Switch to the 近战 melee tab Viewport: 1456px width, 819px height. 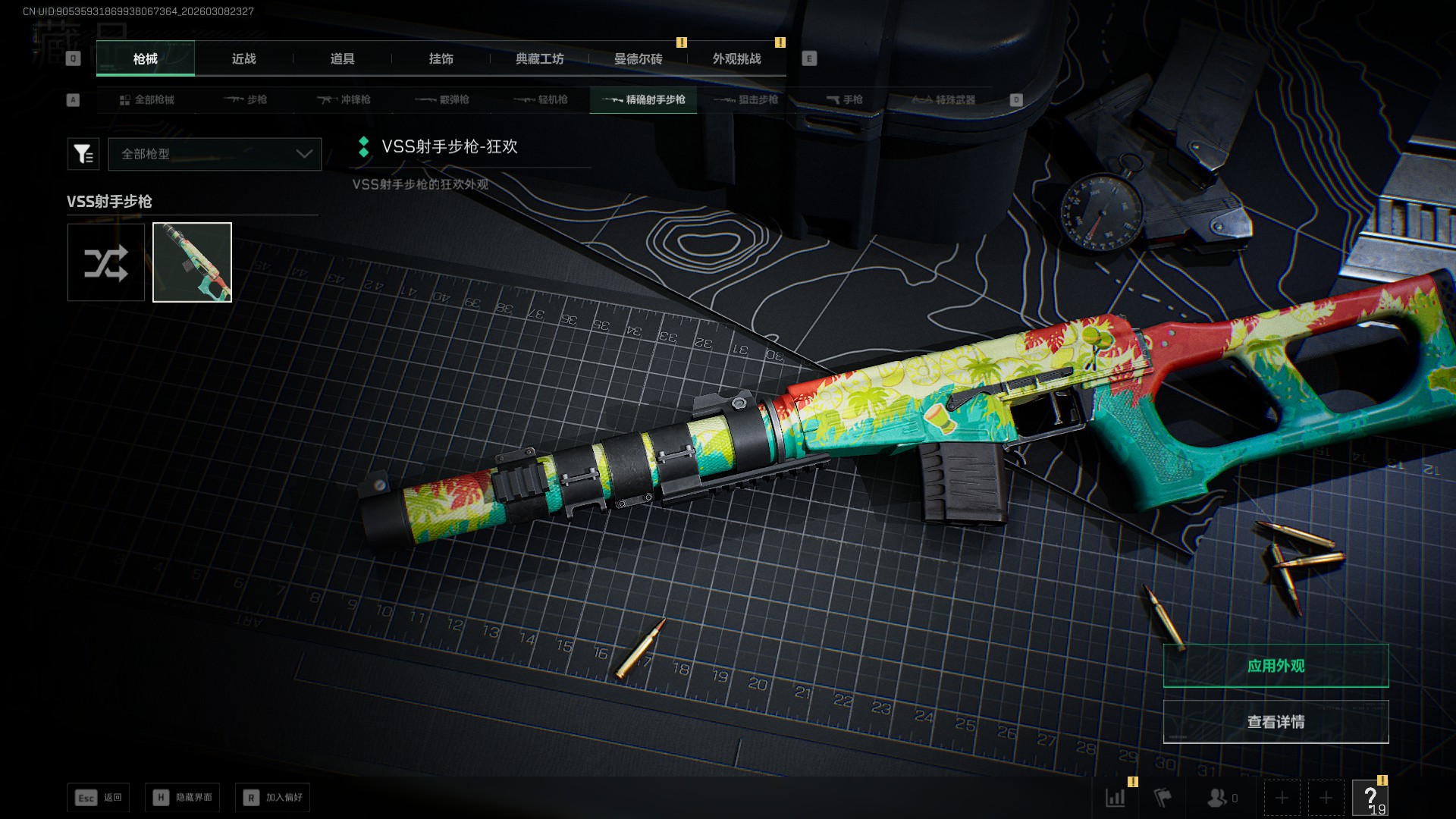[243, 59]
